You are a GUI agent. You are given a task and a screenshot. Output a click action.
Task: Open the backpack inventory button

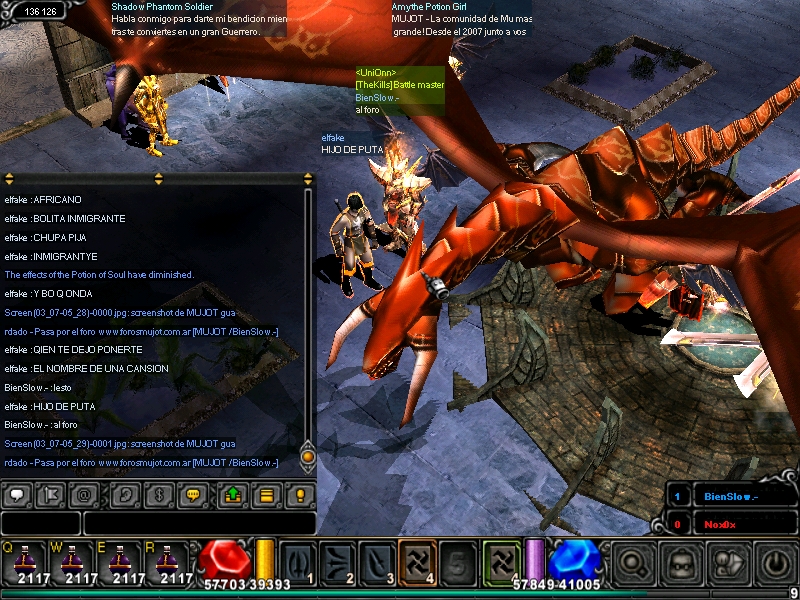682,563
